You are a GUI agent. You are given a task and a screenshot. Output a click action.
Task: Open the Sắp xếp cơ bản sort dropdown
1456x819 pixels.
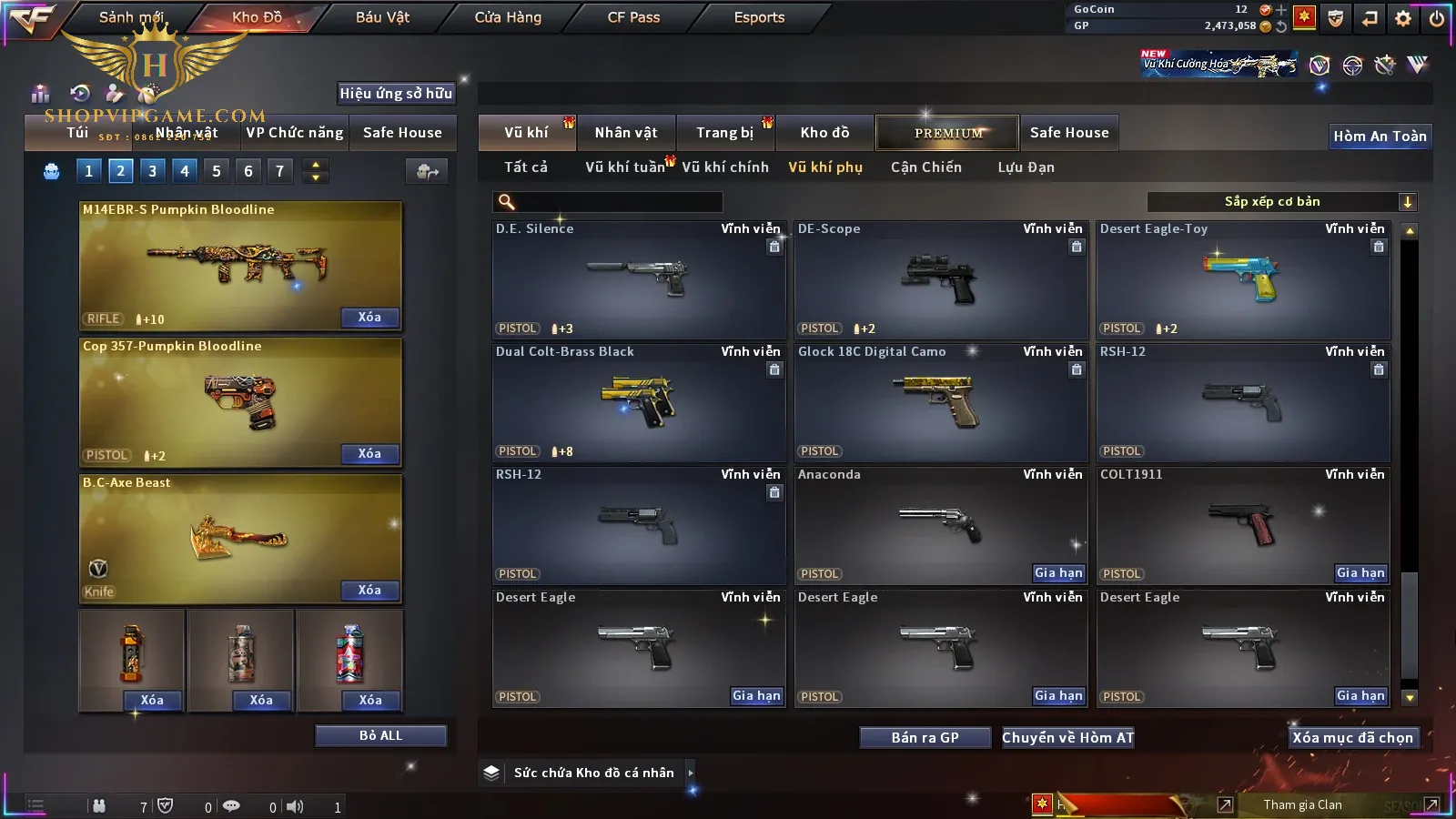point(1281,202)
